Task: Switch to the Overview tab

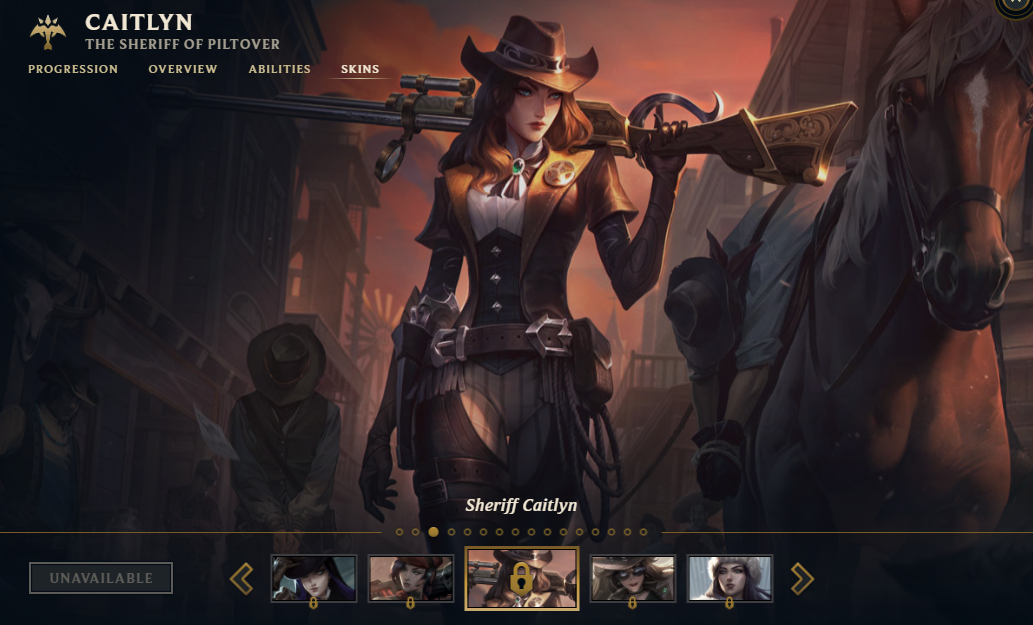Action: point(183,69)
